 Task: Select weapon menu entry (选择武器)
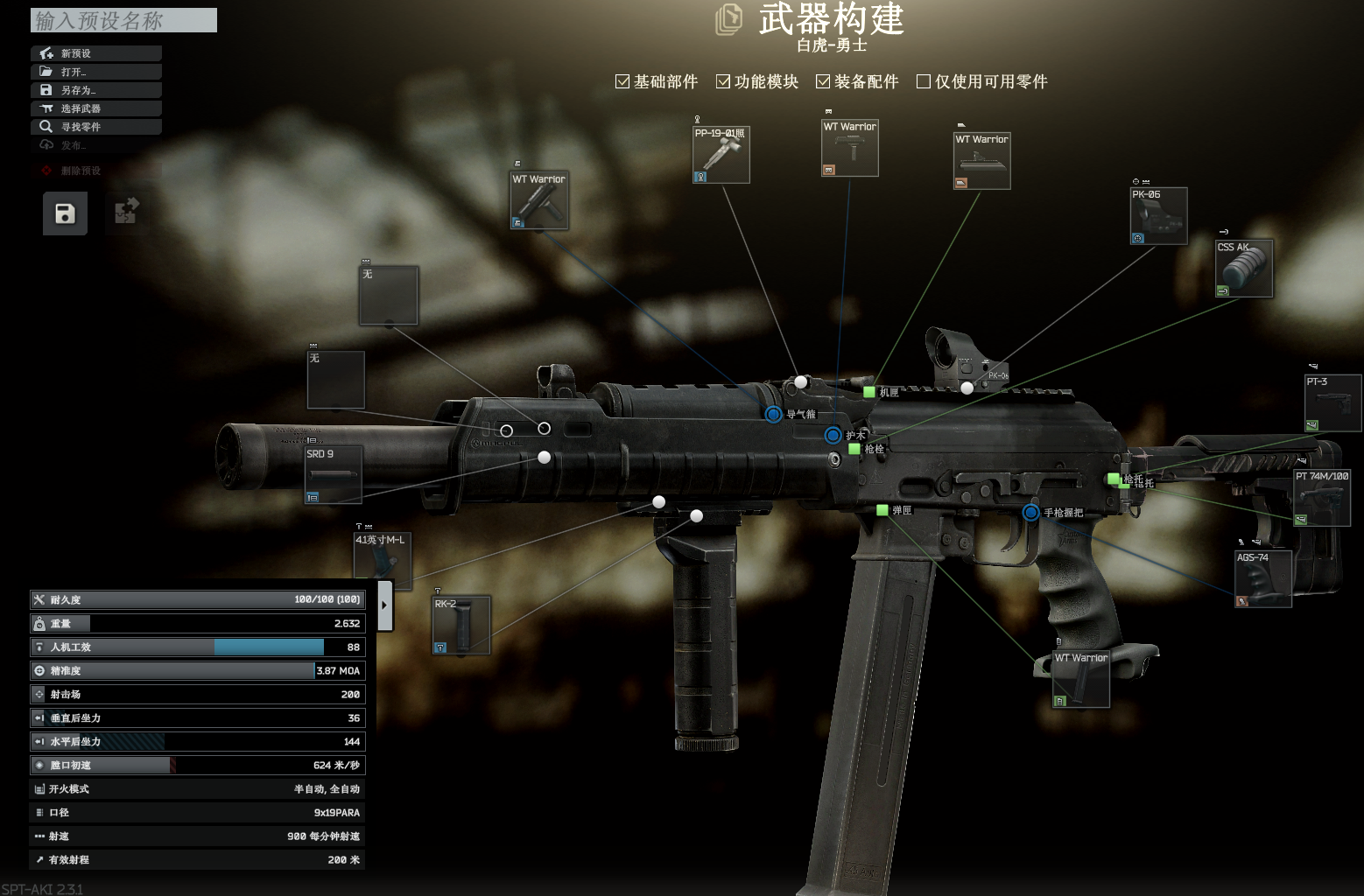point(96,108)
